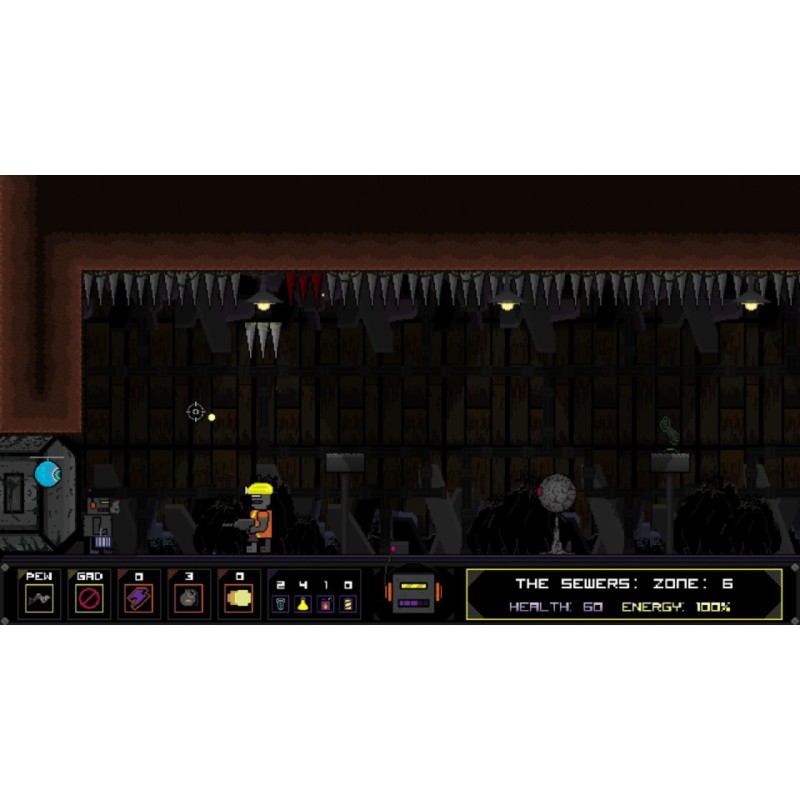Use the green cup consumable
This screenshot has height=800, width=800.
(281, 604)
